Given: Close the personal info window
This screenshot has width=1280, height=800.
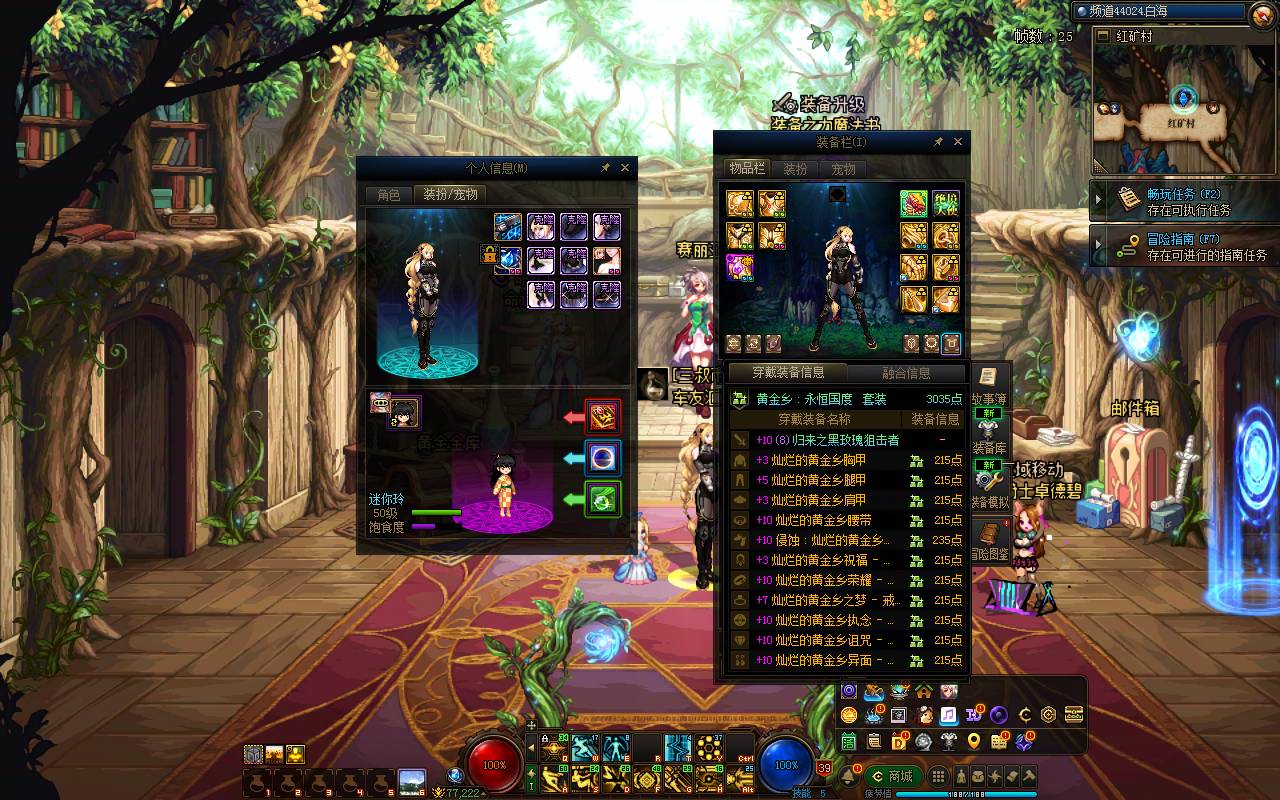Looking at the screenshot, I should point(625,168).
